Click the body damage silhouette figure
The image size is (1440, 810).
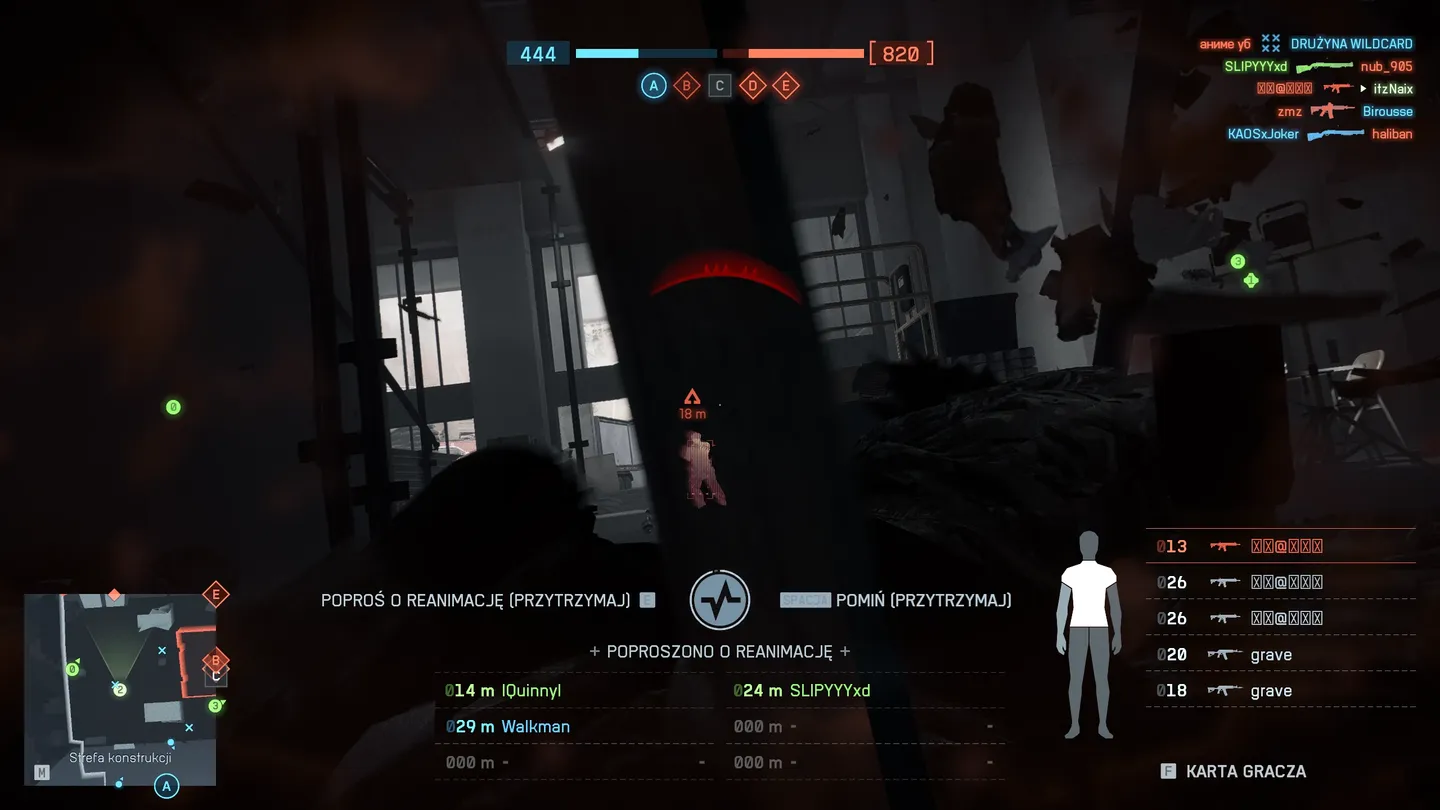[x=1089, y=635]
